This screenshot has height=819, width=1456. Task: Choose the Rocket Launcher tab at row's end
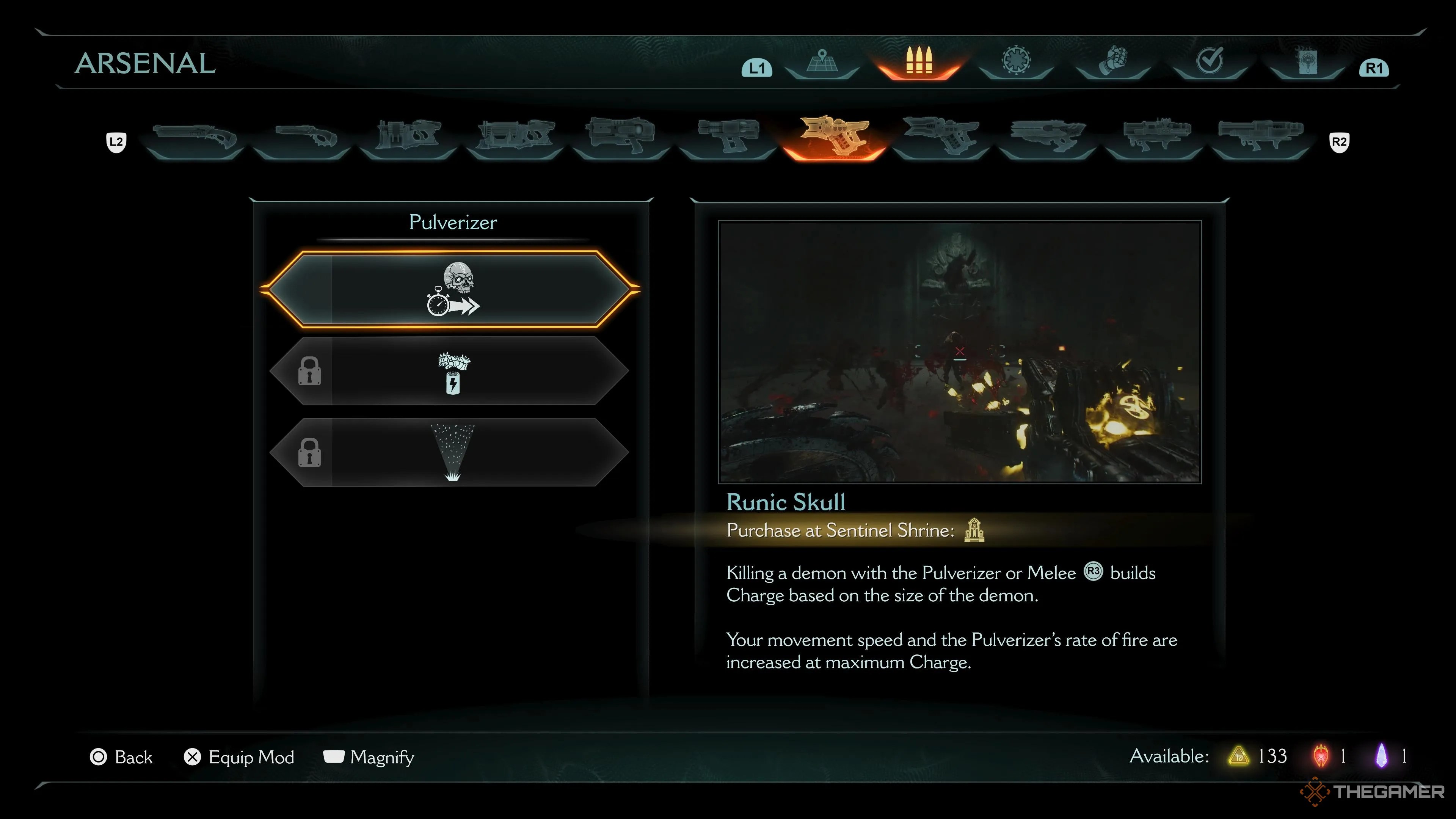click(x=1260, y=137)
